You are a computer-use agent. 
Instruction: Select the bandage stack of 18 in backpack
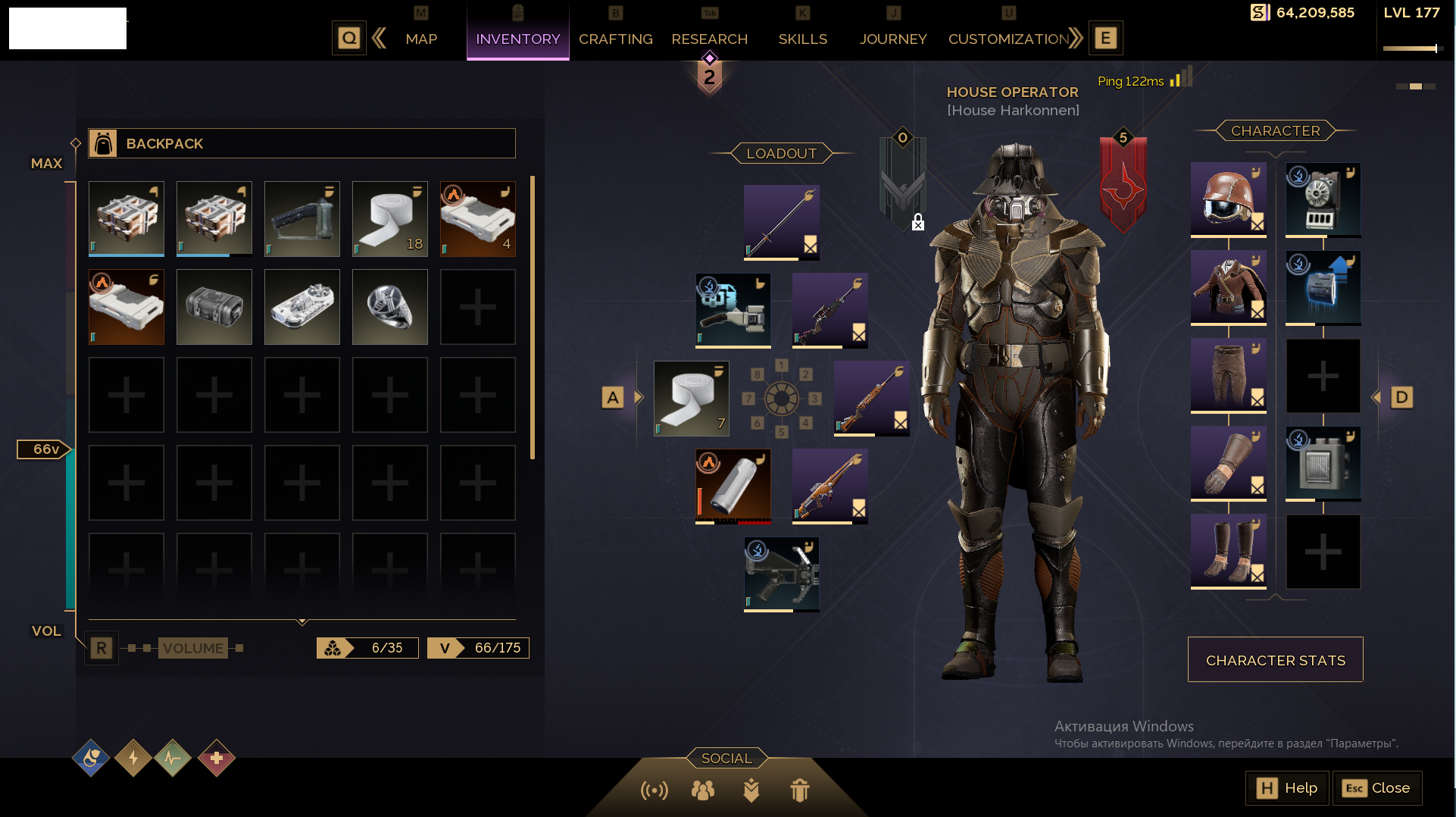coord(390,219)
